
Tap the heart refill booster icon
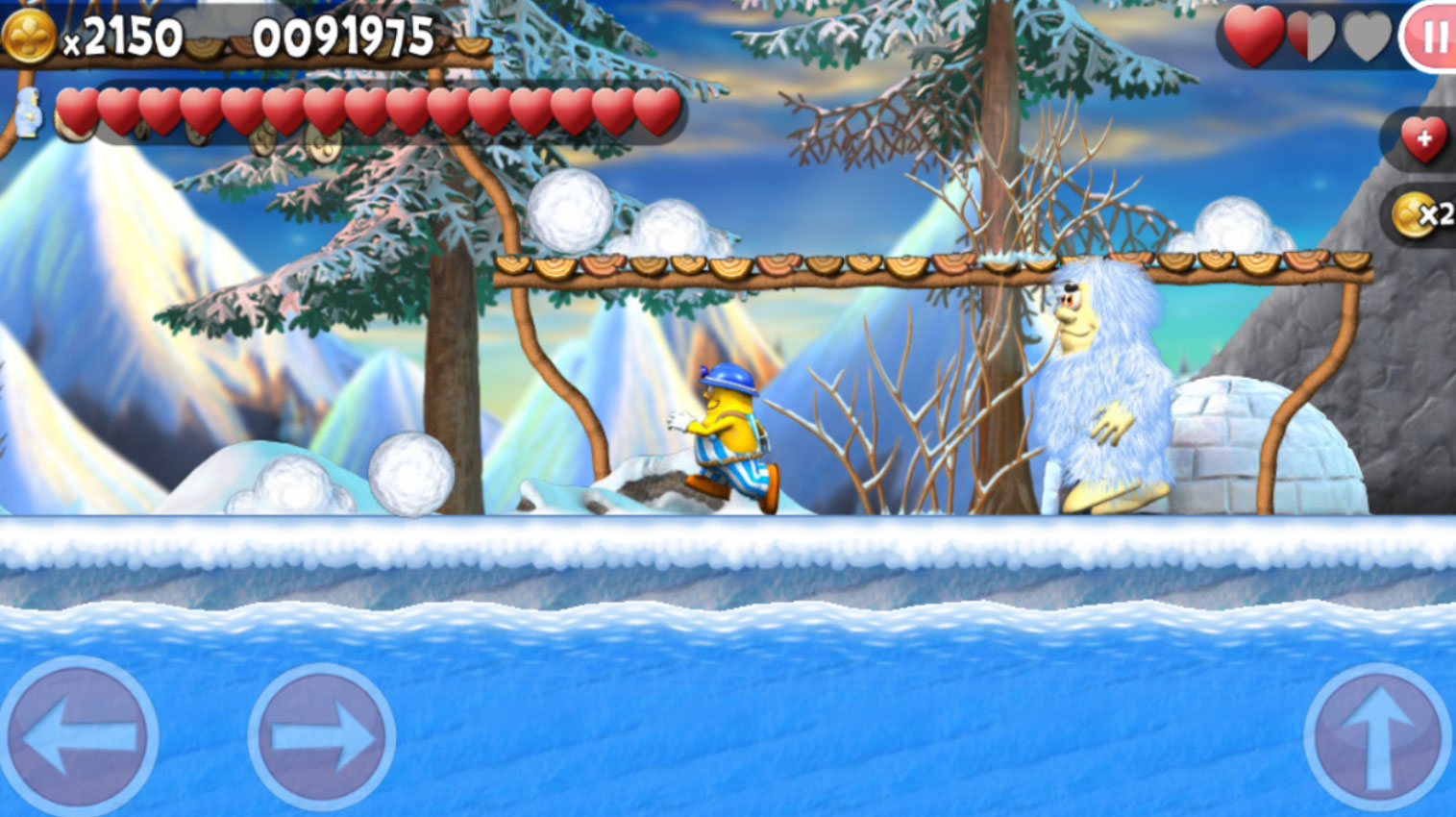click(1422, 138)
